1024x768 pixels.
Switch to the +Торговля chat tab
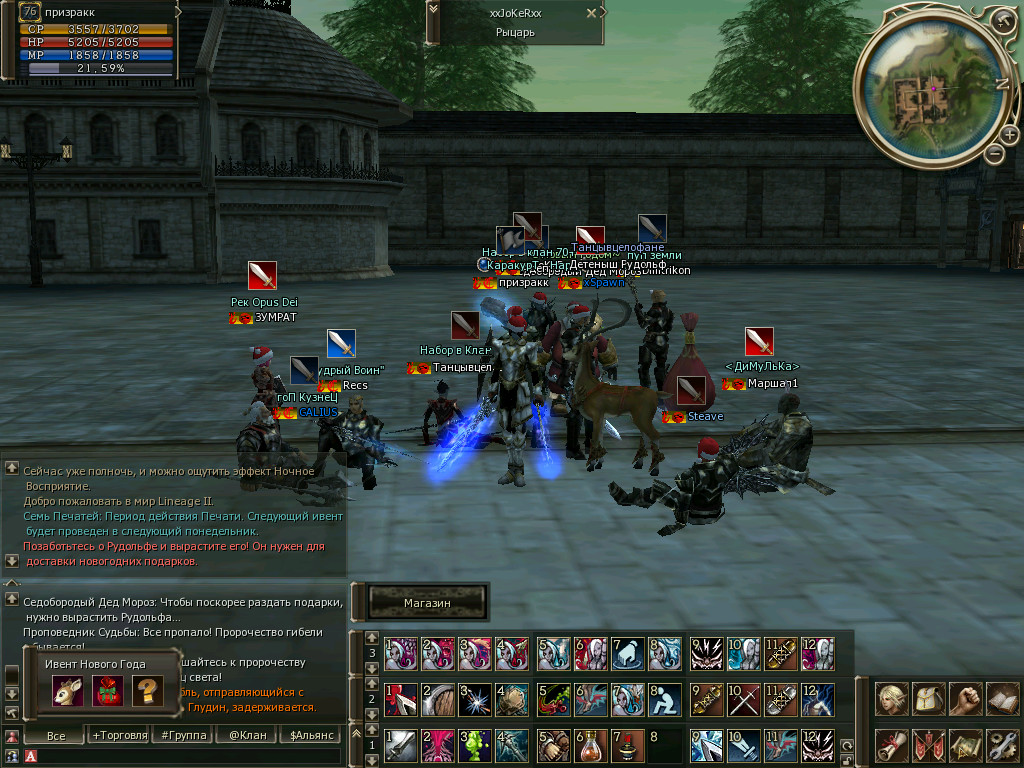click(x=117, y=735)
